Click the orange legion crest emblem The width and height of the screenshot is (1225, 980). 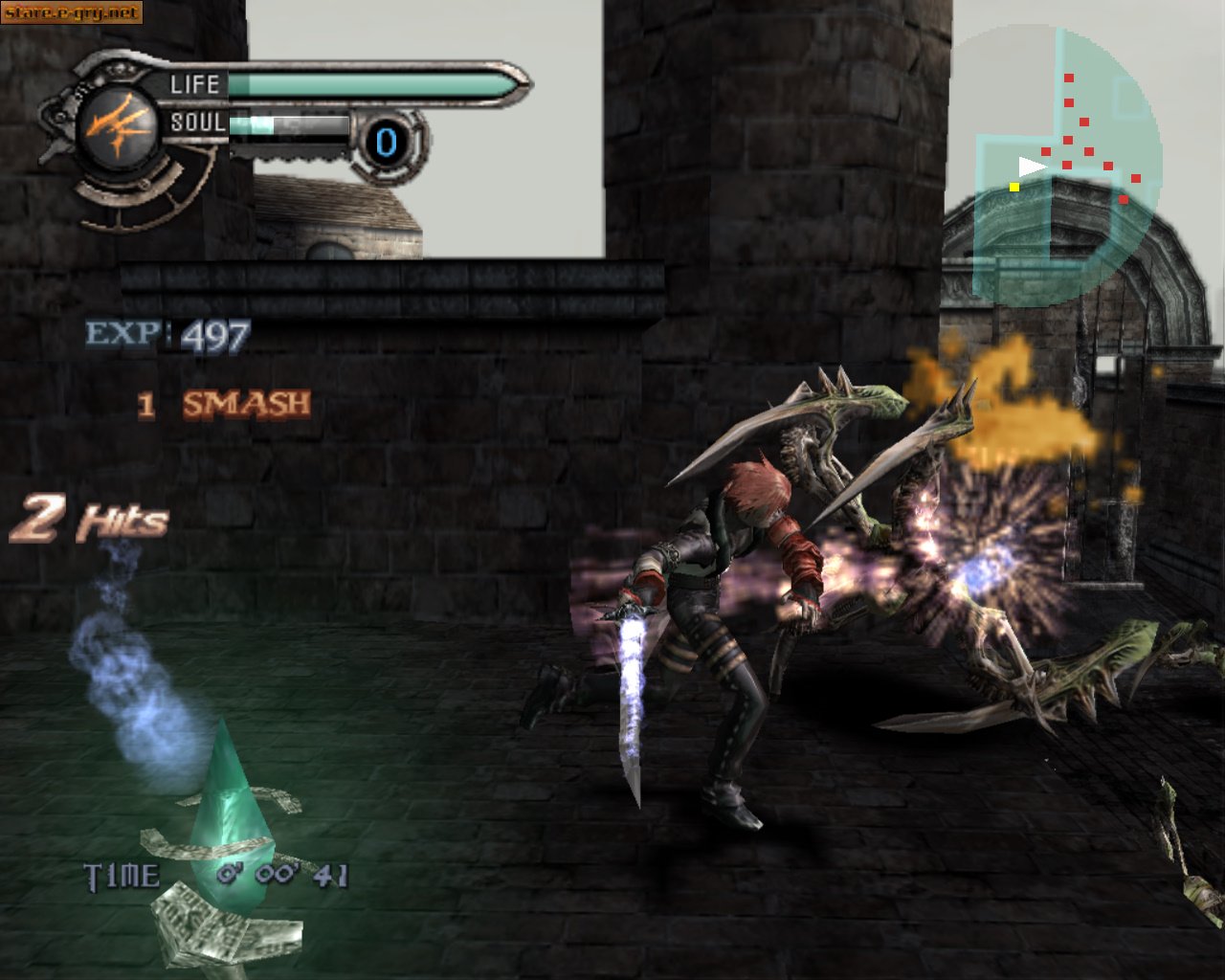[x=116, y=127]
